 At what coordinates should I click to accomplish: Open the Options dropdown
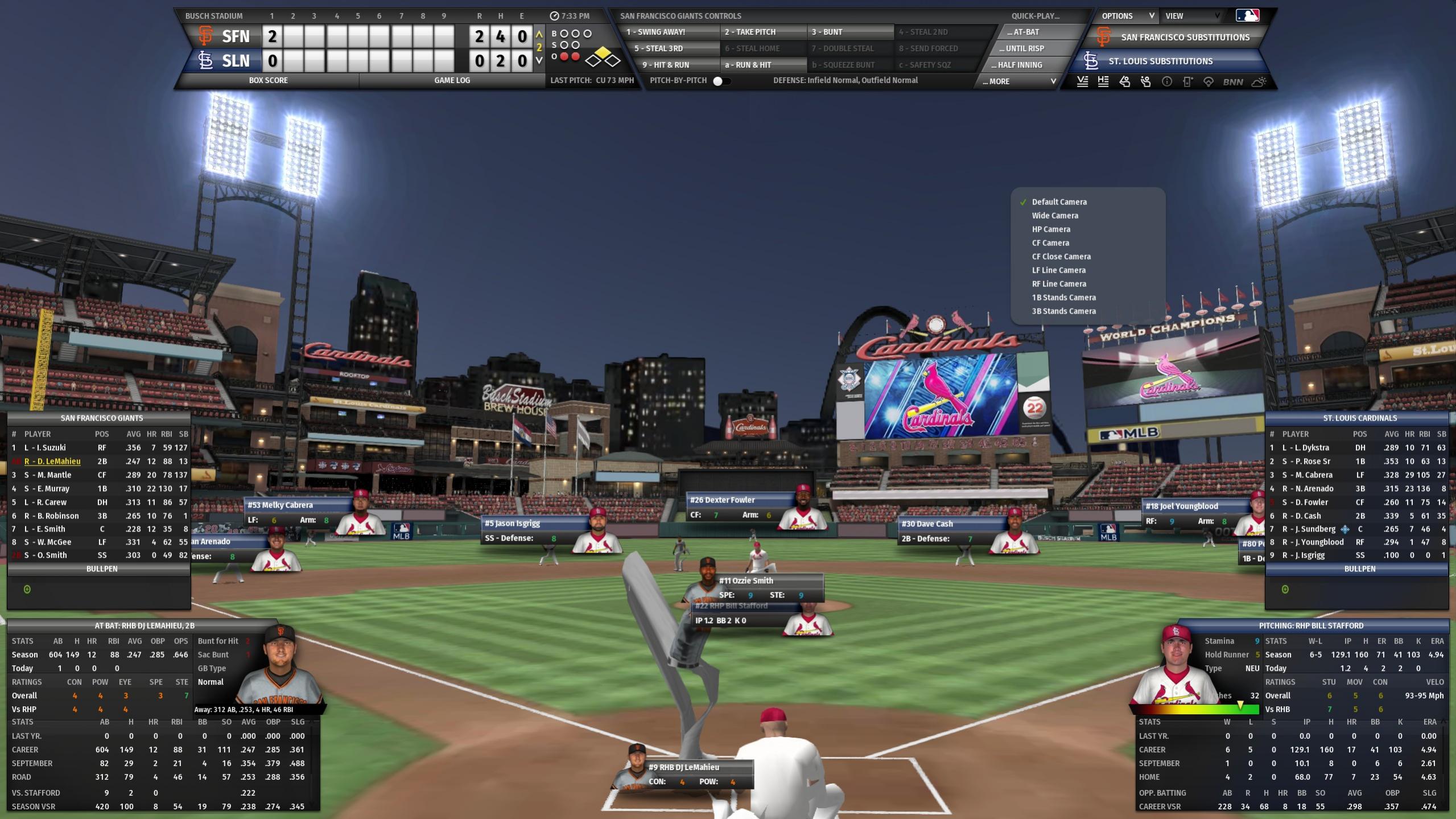pyautogui.click(x=1127, y=16)
